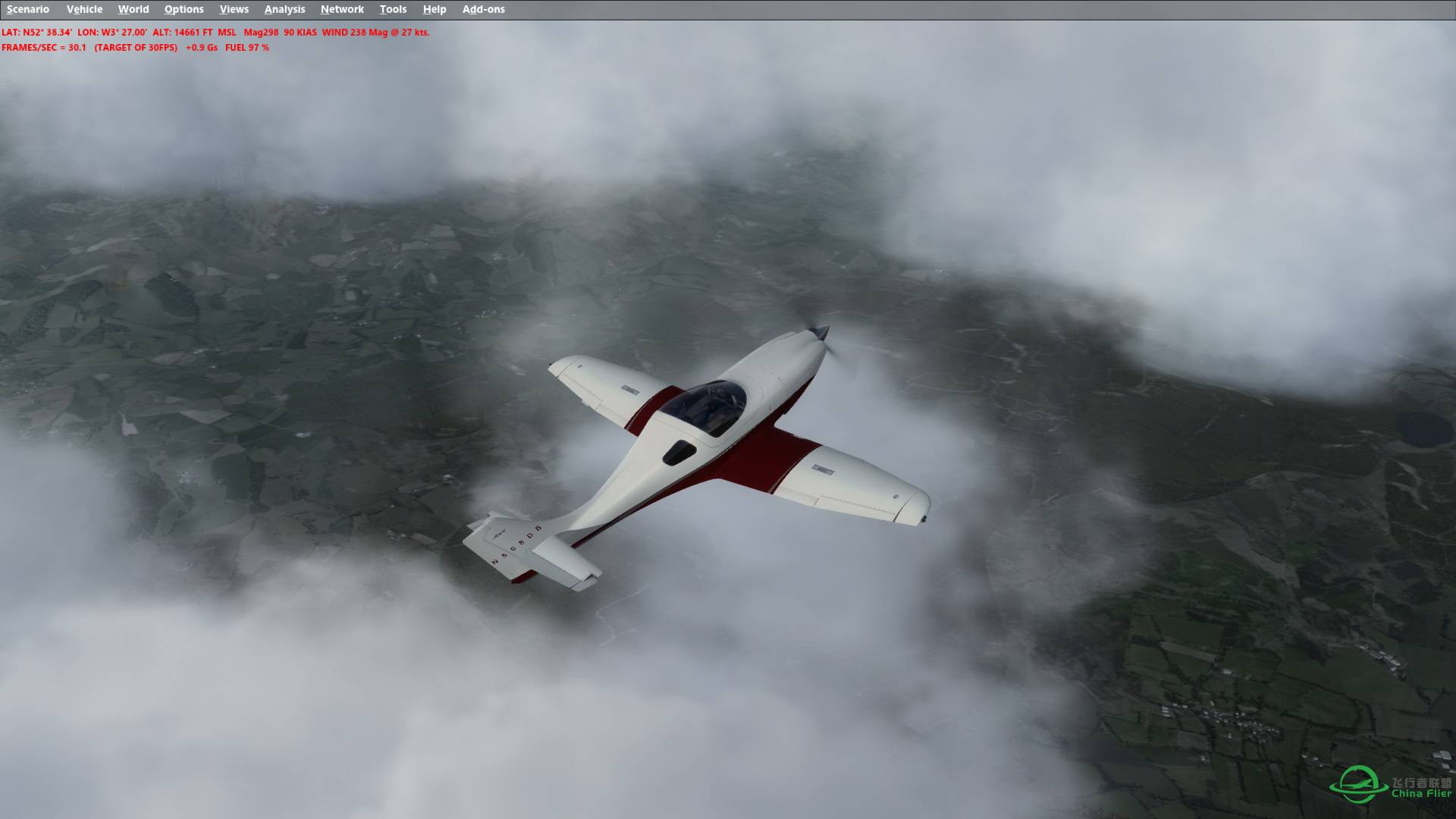
Task: Open the Options menu
Action: (x=184, y=9)
